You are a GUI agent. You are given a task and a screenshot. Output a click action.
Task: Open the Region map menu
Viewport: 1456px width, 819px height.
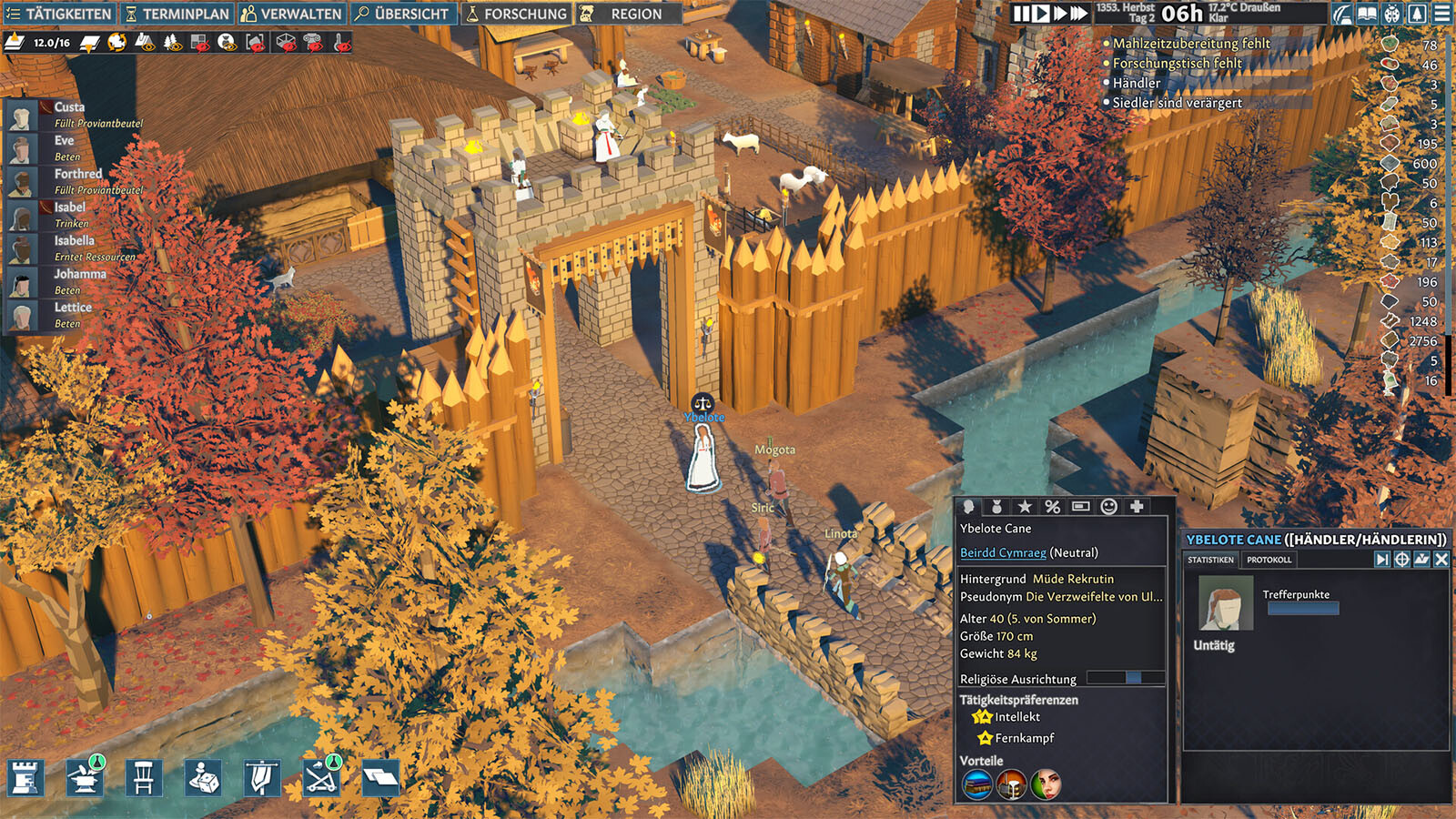click(626, 14)
